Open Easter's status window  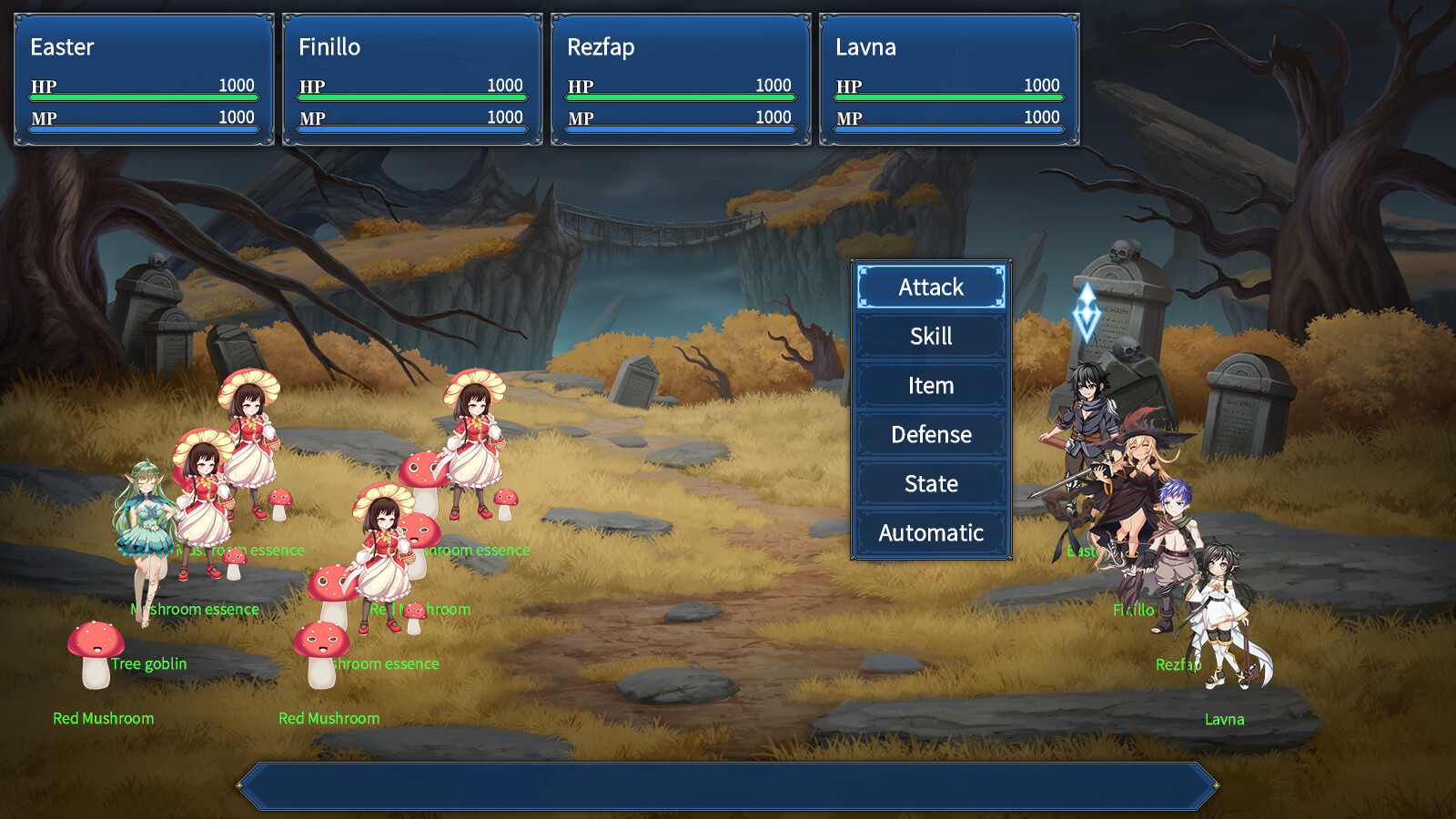[143, 77]
